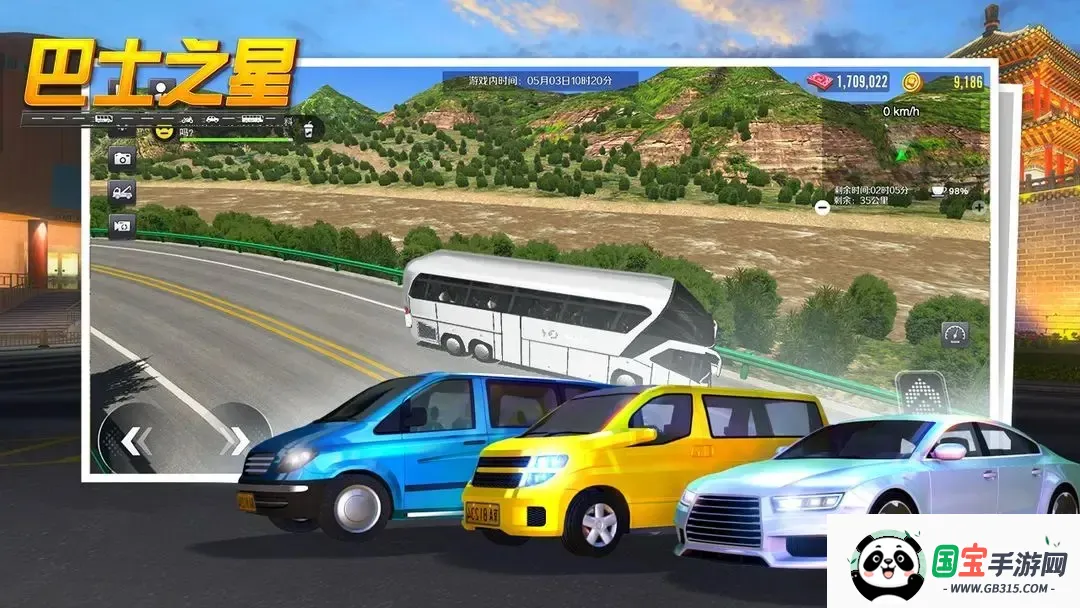1080x608 pixels.
Task: Tap the cash balance display
Action: [x=850, y=82]
